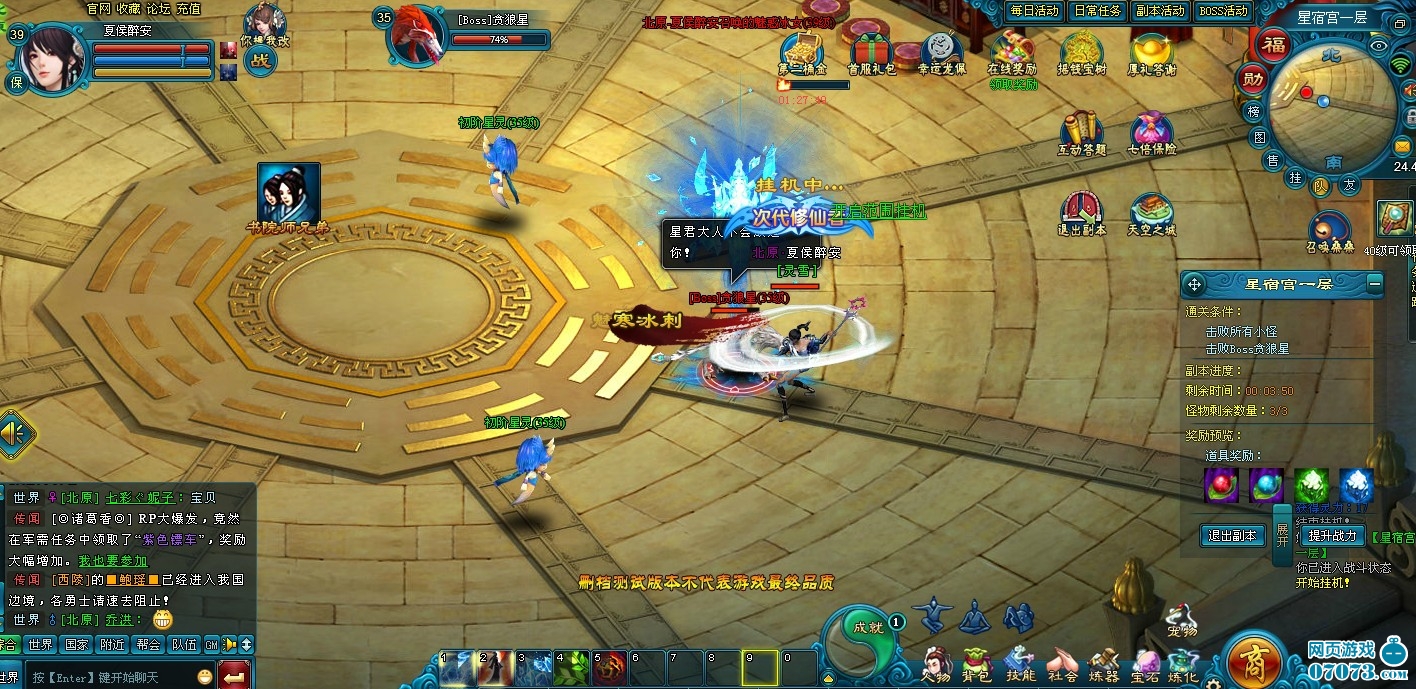Collapse the 星宿宫一层 dungeon tracker panel
This screenshot has height=689, width=1416.
[1375, 284]
